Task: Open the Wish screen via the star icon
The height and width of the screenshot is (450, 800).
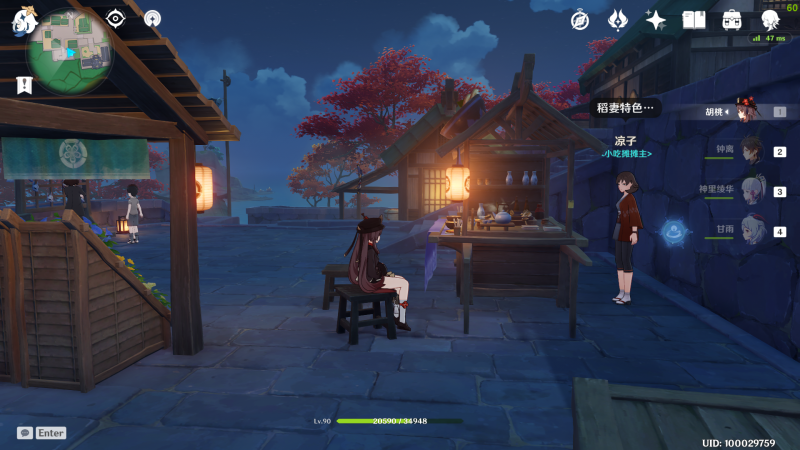Action: click(x=656, y=20)
